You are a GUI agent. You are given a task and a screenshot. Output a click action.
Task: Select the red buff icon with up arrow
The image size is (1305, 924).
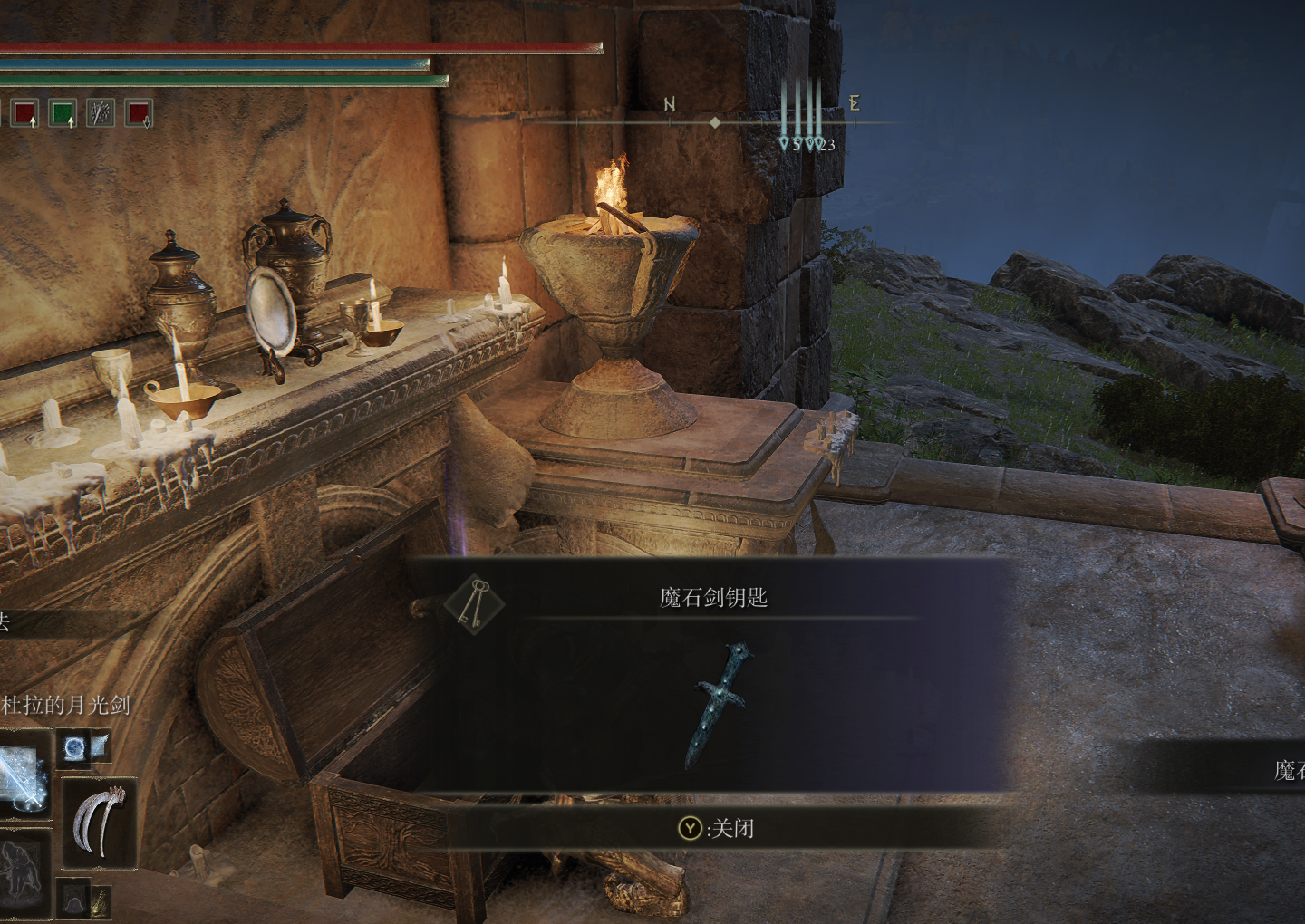click(26, 113)
